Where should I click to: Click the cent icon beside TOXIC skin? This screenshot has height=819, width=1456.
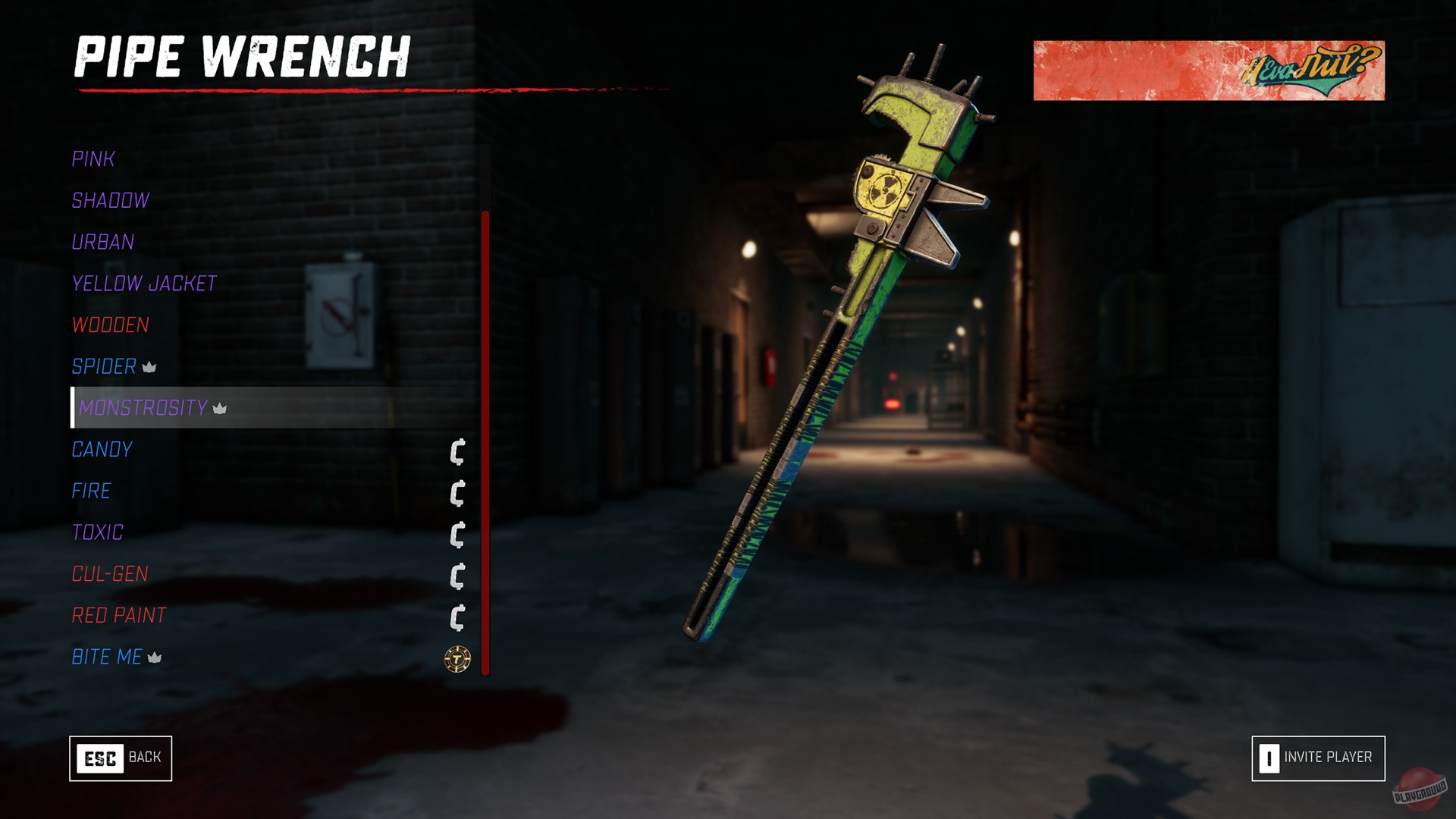point(456,536)
